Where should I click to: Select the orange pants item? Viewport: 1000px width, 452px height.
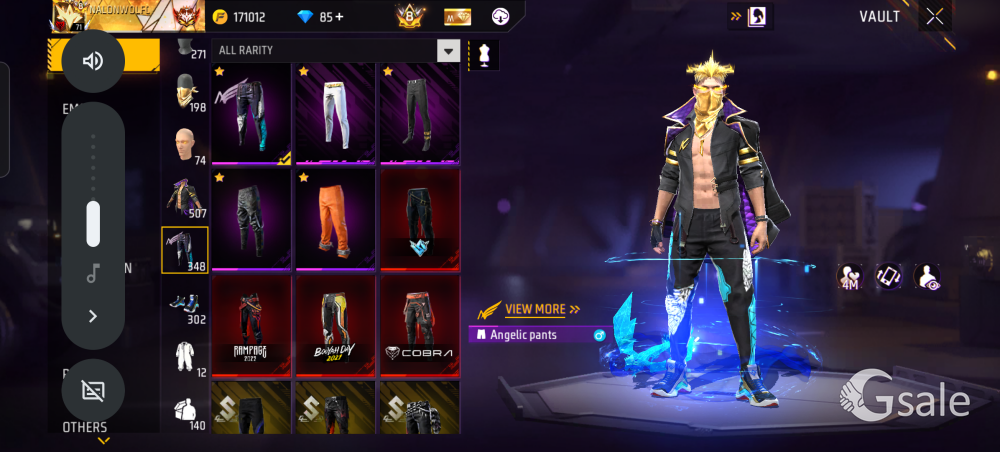click(335, 219)
